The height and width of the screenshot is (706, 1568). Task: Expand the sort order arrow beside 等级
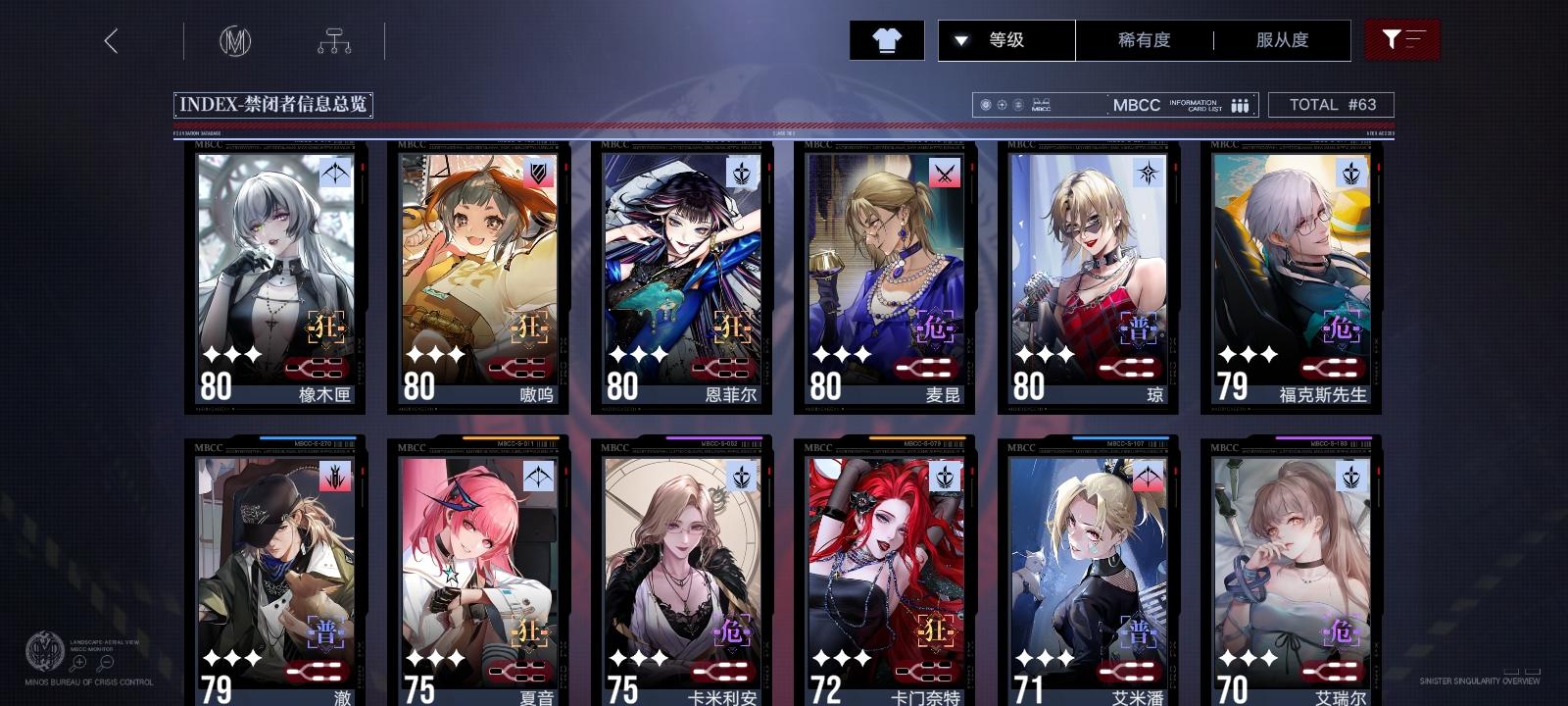(962, 40)
